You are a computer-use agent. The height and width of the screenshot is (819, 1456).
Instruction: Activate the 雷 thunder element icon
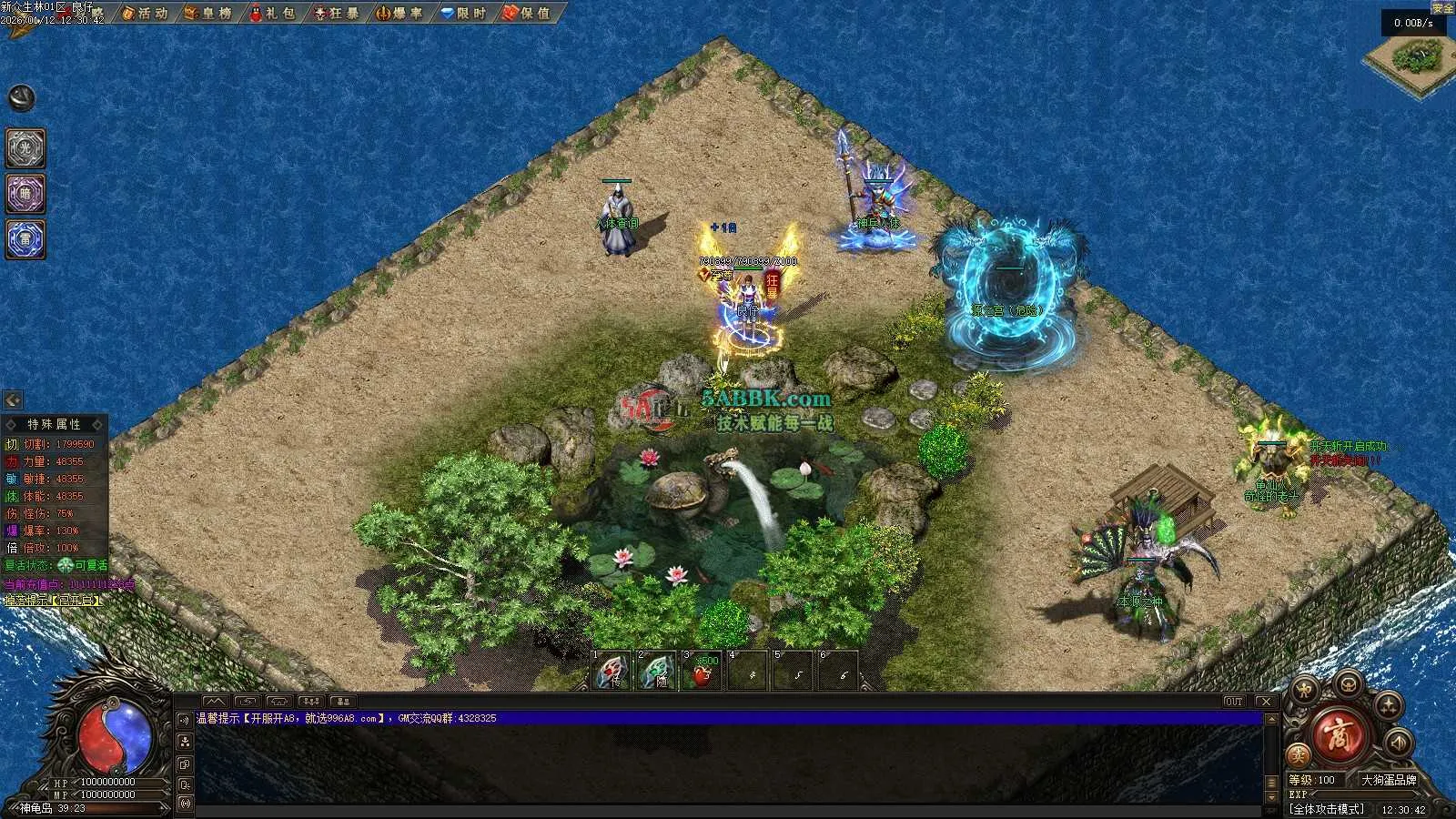click(25, 239)
